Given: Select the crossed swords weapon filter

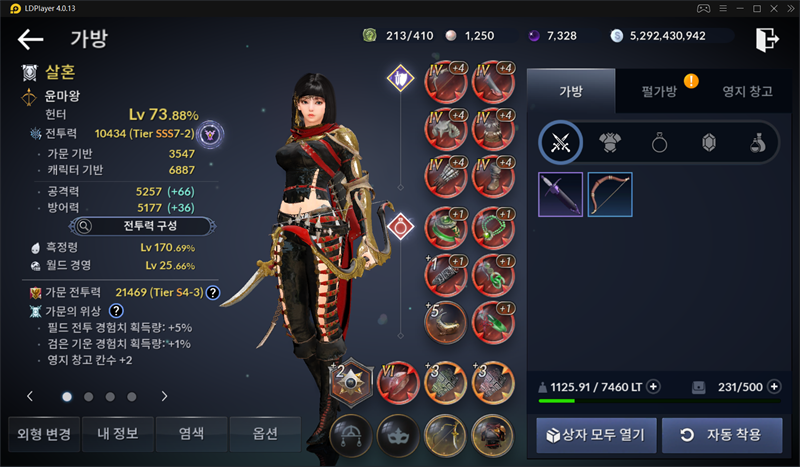Looking at the screenshot, I should pyautogui.click(x=561, y=143).
